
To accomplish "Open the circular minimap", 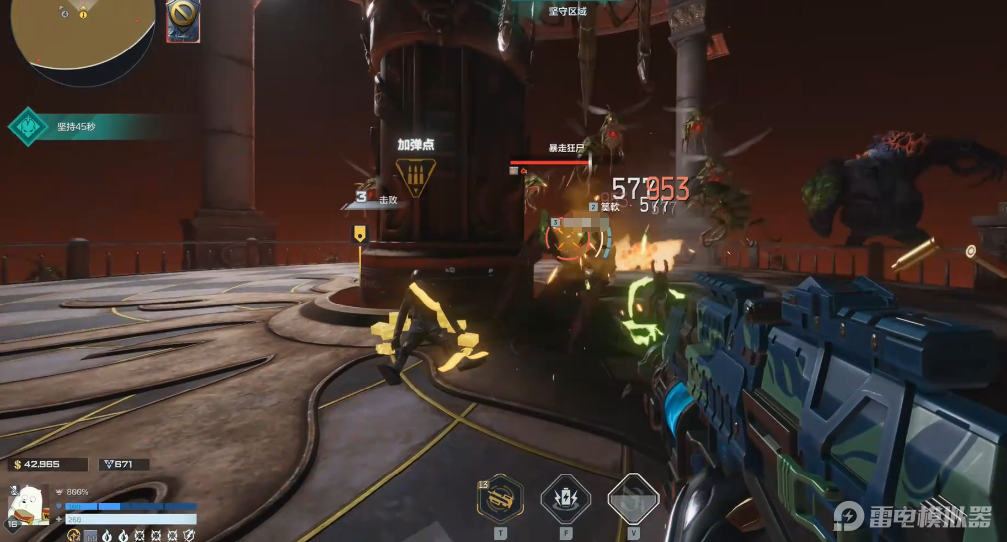I will point(82,32).
